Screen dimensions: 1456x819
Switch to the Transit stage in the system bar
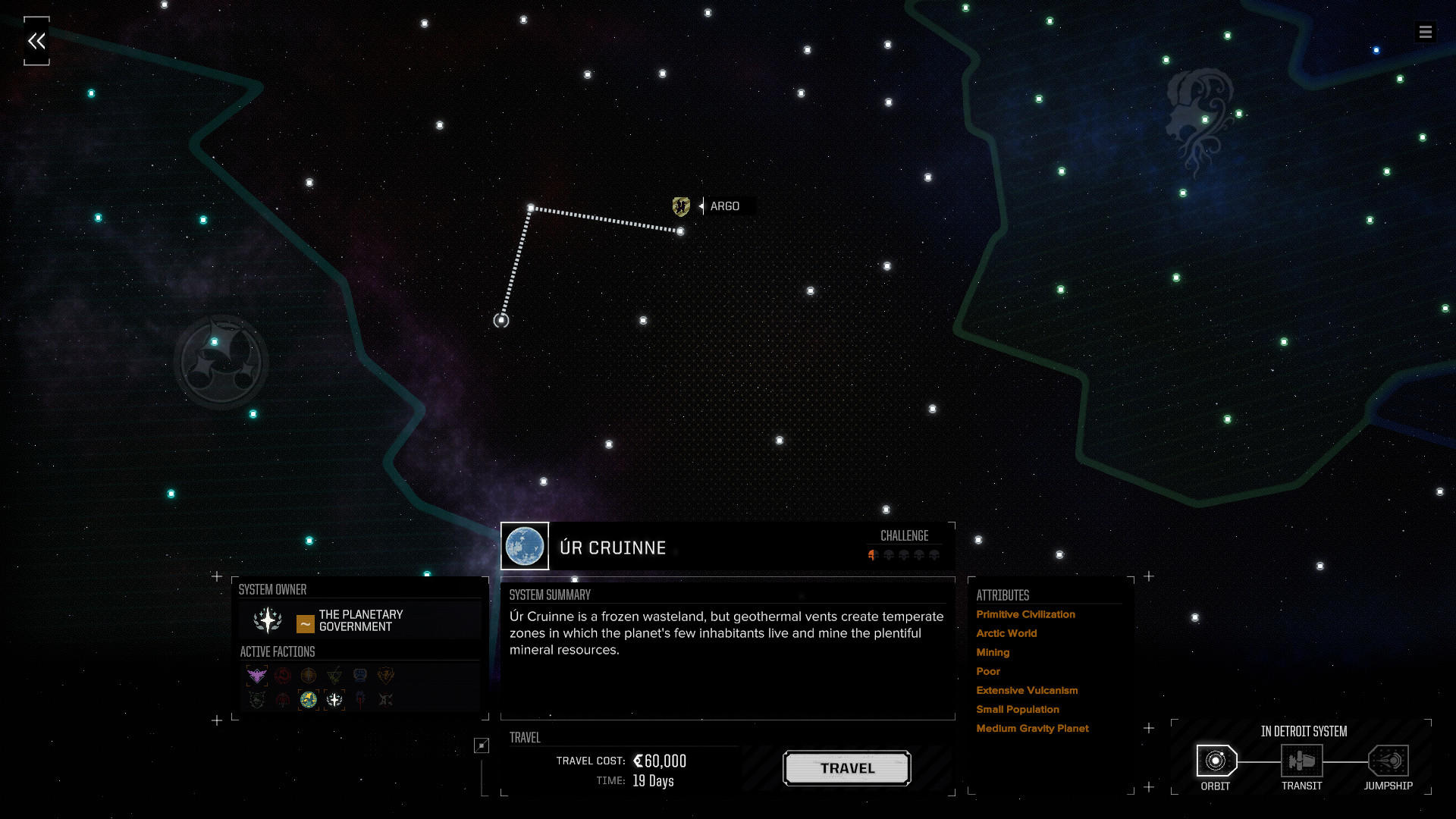coord(1302,761)
